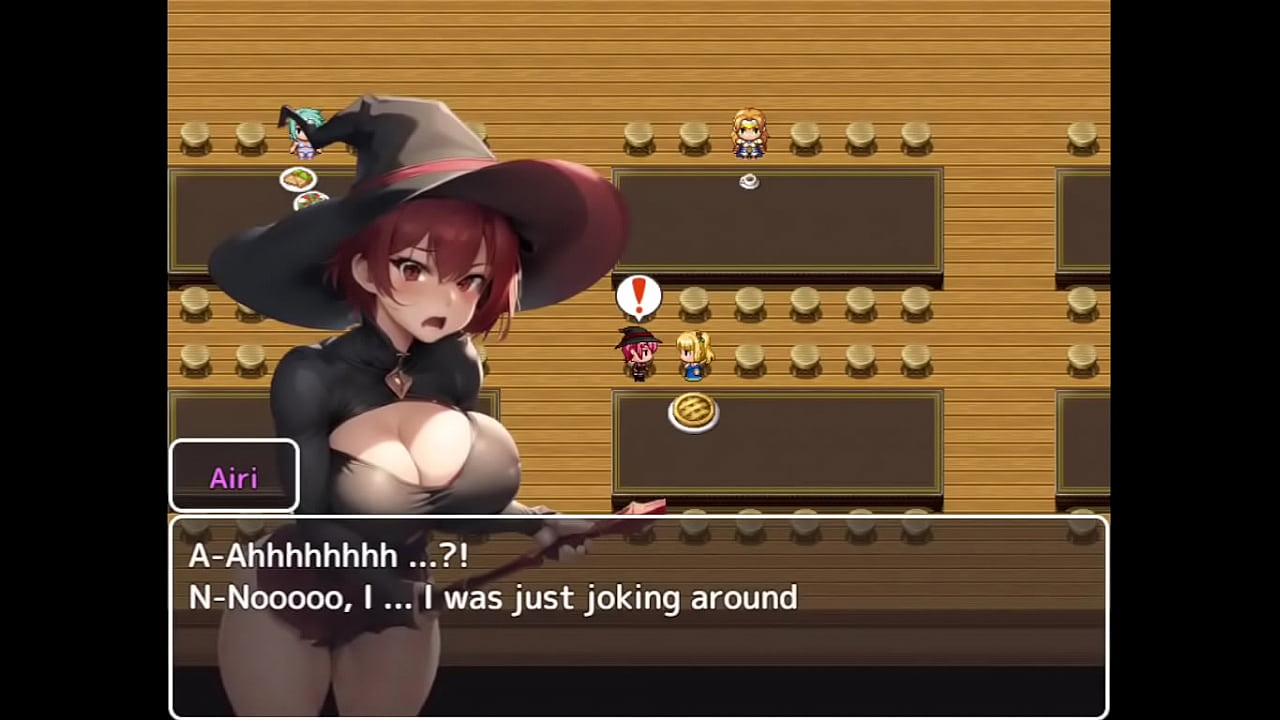Select the pink-haired player character sprite
1280x720 pixels.
pos(640,355)
